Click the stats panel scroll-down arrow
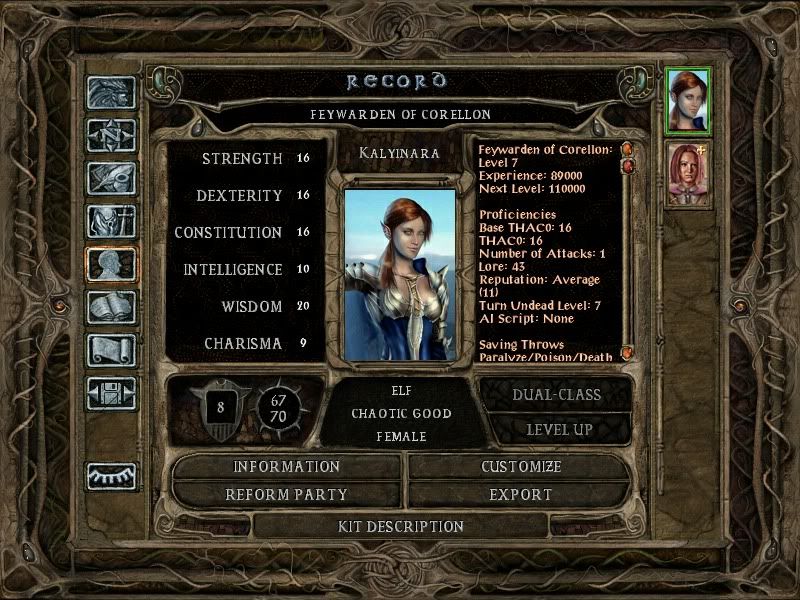The image size is (800, 600). pyautogui.click(x=628, y=353)
